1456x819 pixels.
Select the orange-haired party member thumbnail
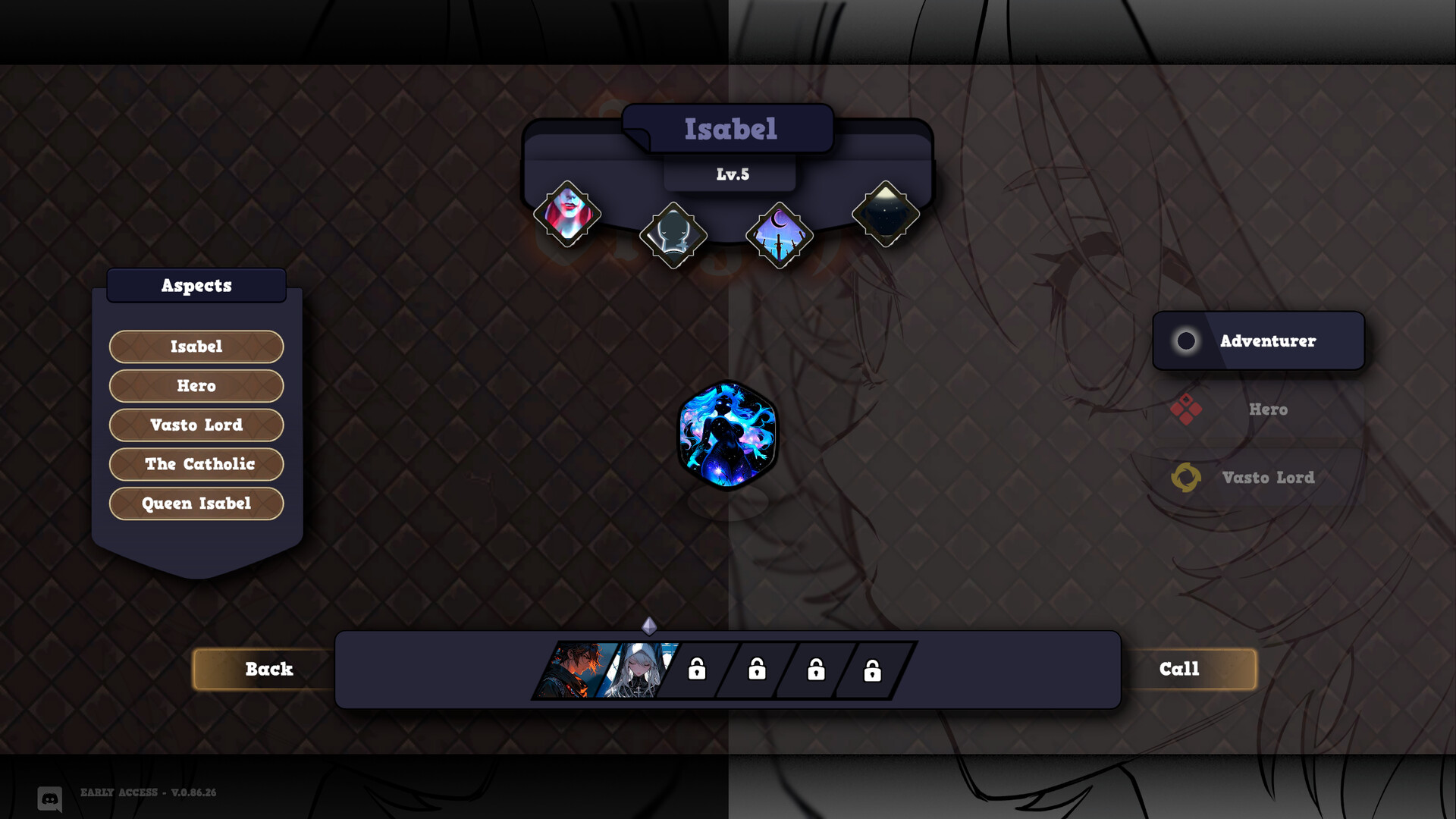(x=578, y=670)
